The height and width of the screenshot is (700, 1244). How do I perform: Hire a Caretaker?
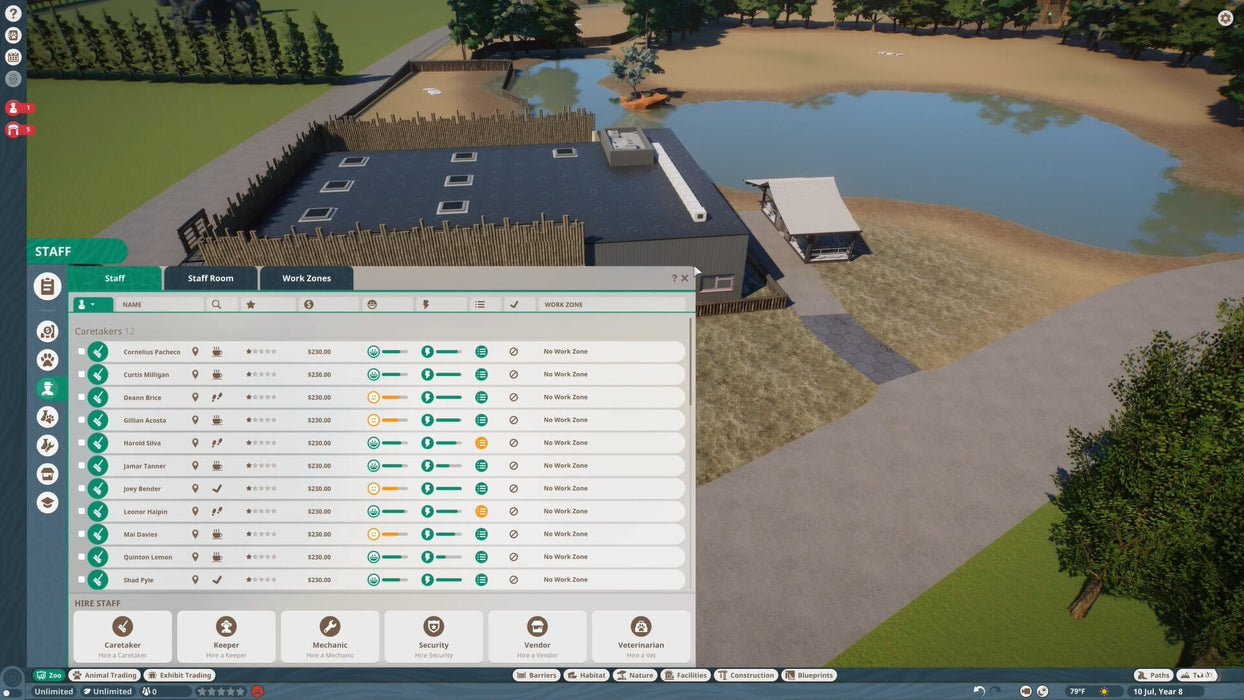122,636
